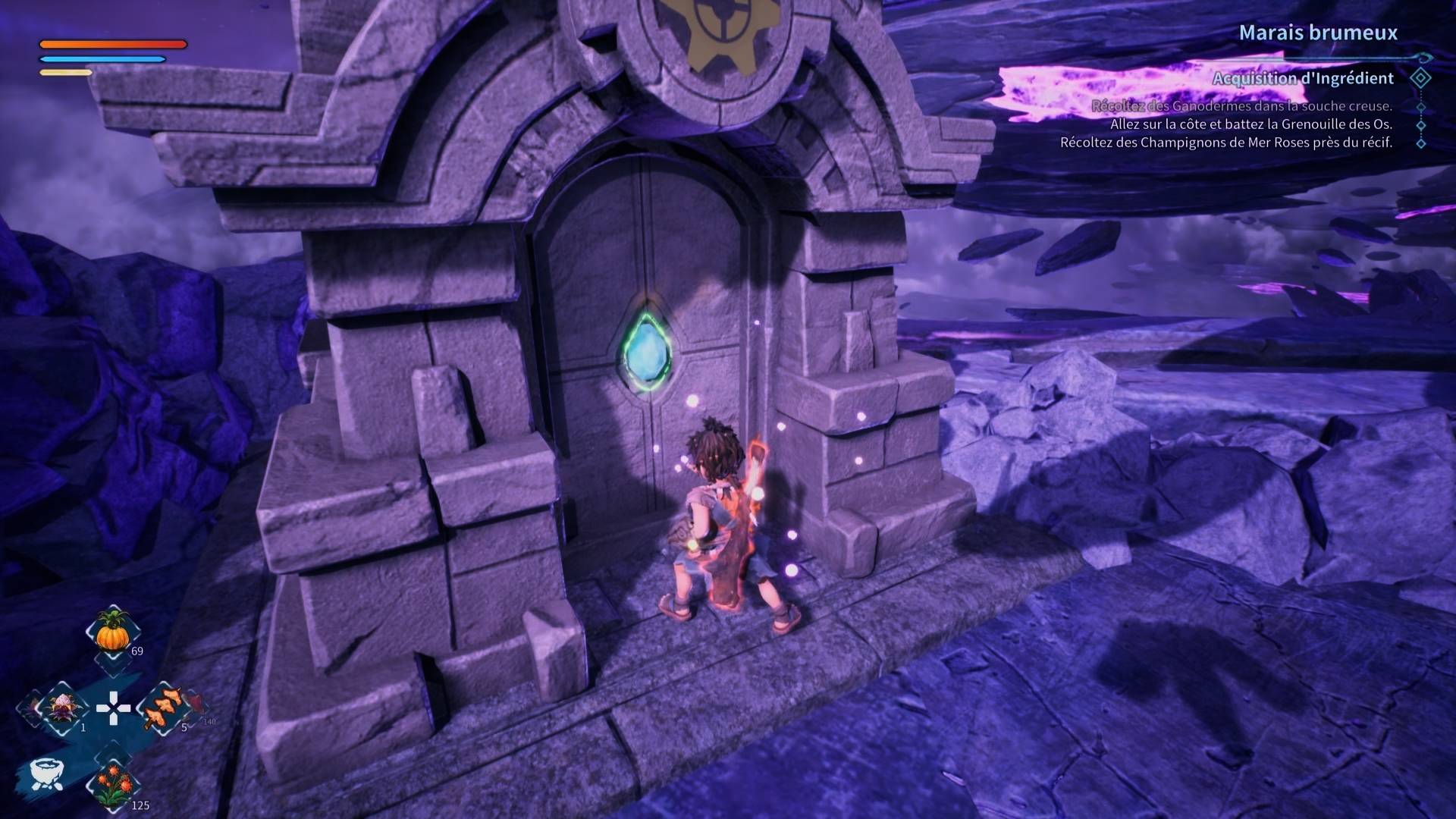Click the Marais brumeux location name

[1317, 33]
